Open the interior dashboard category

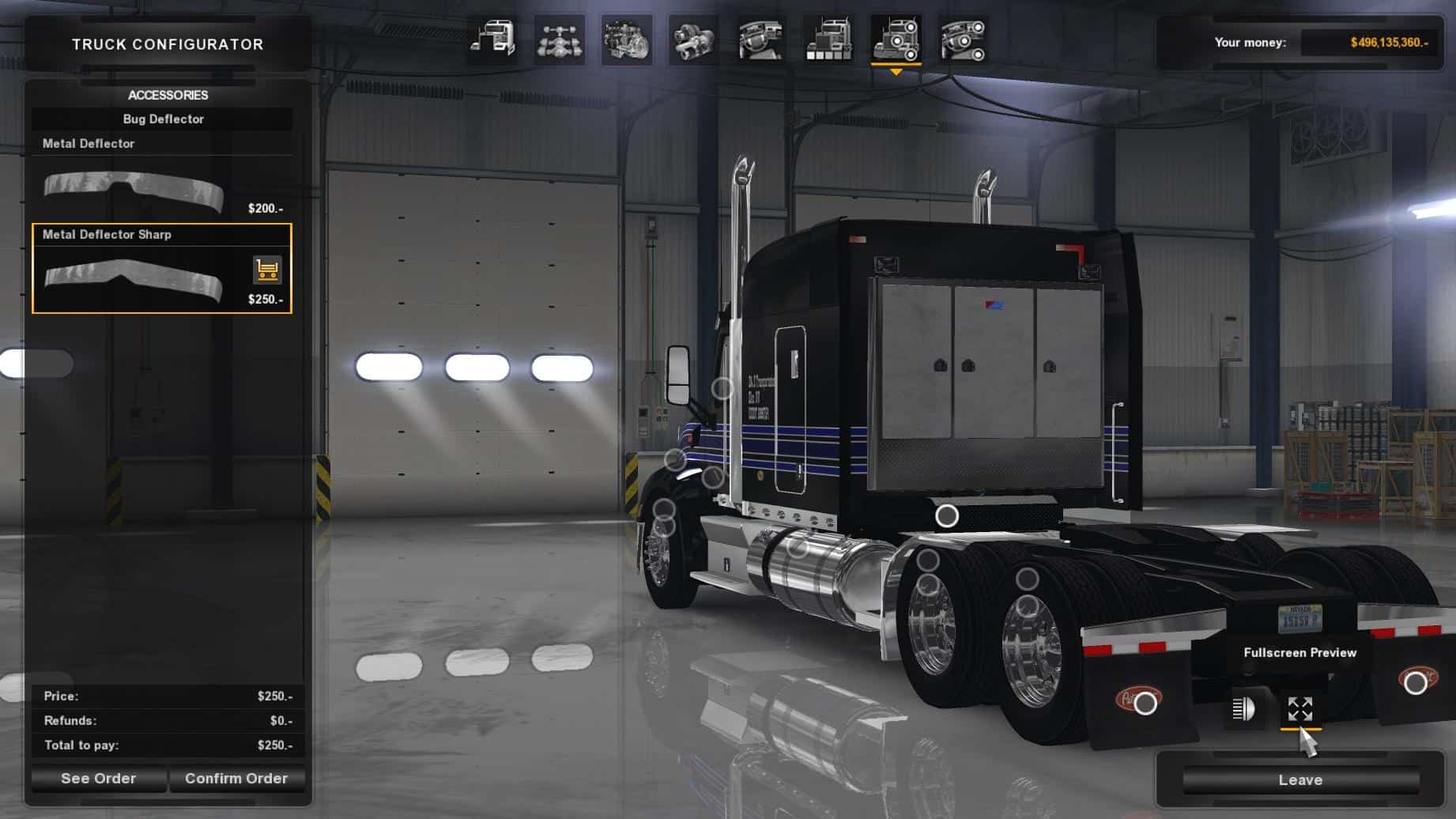pyautogui.click(x=760, y=40)
